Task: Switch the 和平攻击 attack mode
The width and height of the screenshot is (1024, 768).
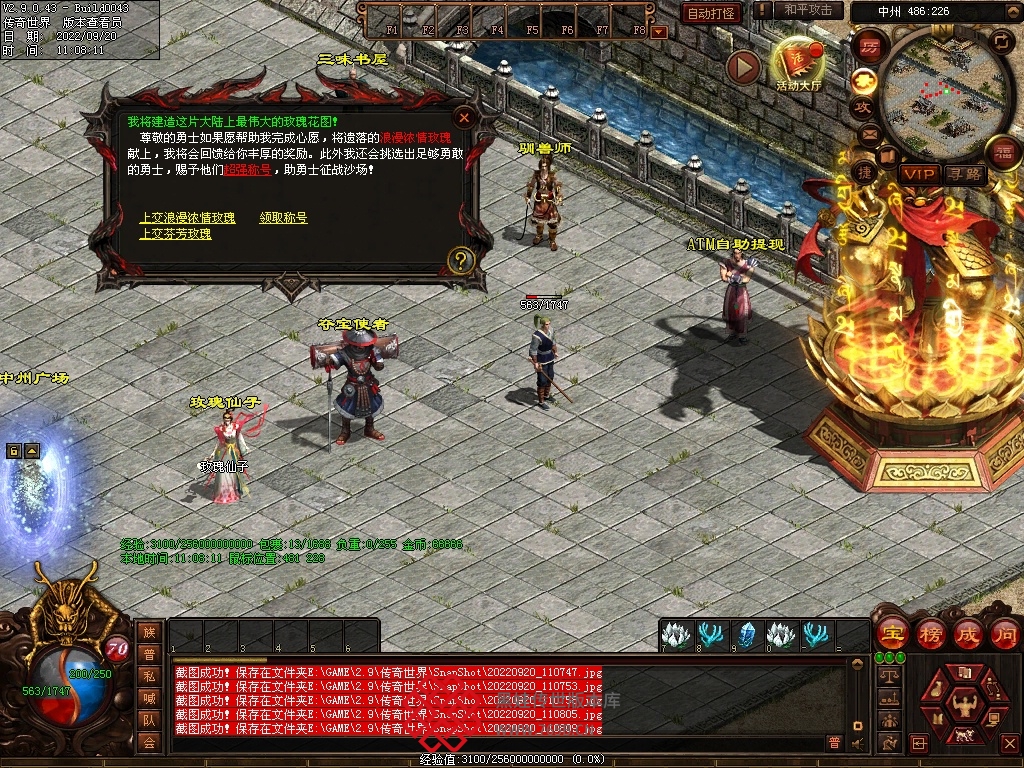Action: click(808, 10)
